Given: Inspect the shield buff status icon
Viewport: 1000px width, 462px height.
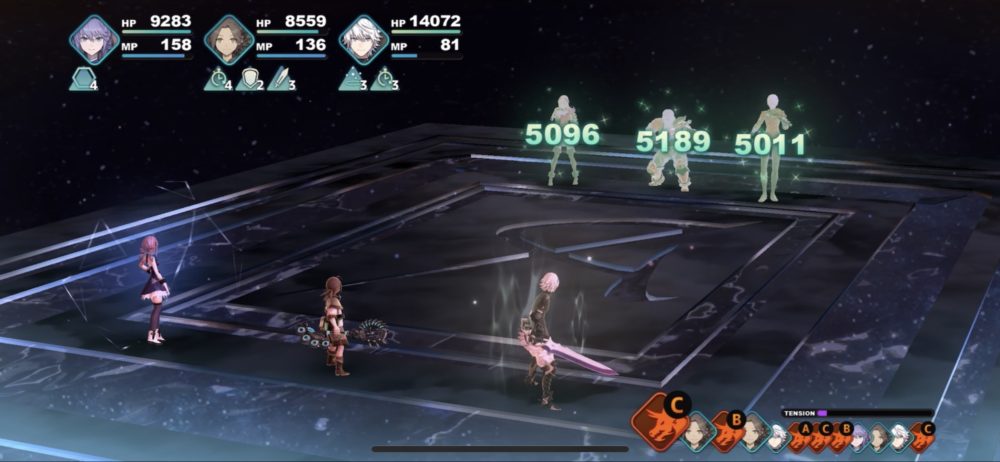Looking at the screenshot, I should coord(248,80).
